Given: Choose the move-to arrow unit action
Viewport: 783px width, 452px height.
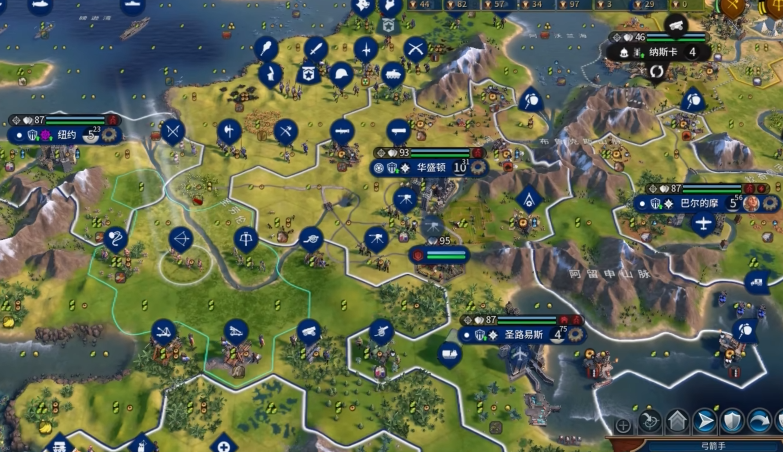Looking at the screenshot, I should click(x=706, y=420).
